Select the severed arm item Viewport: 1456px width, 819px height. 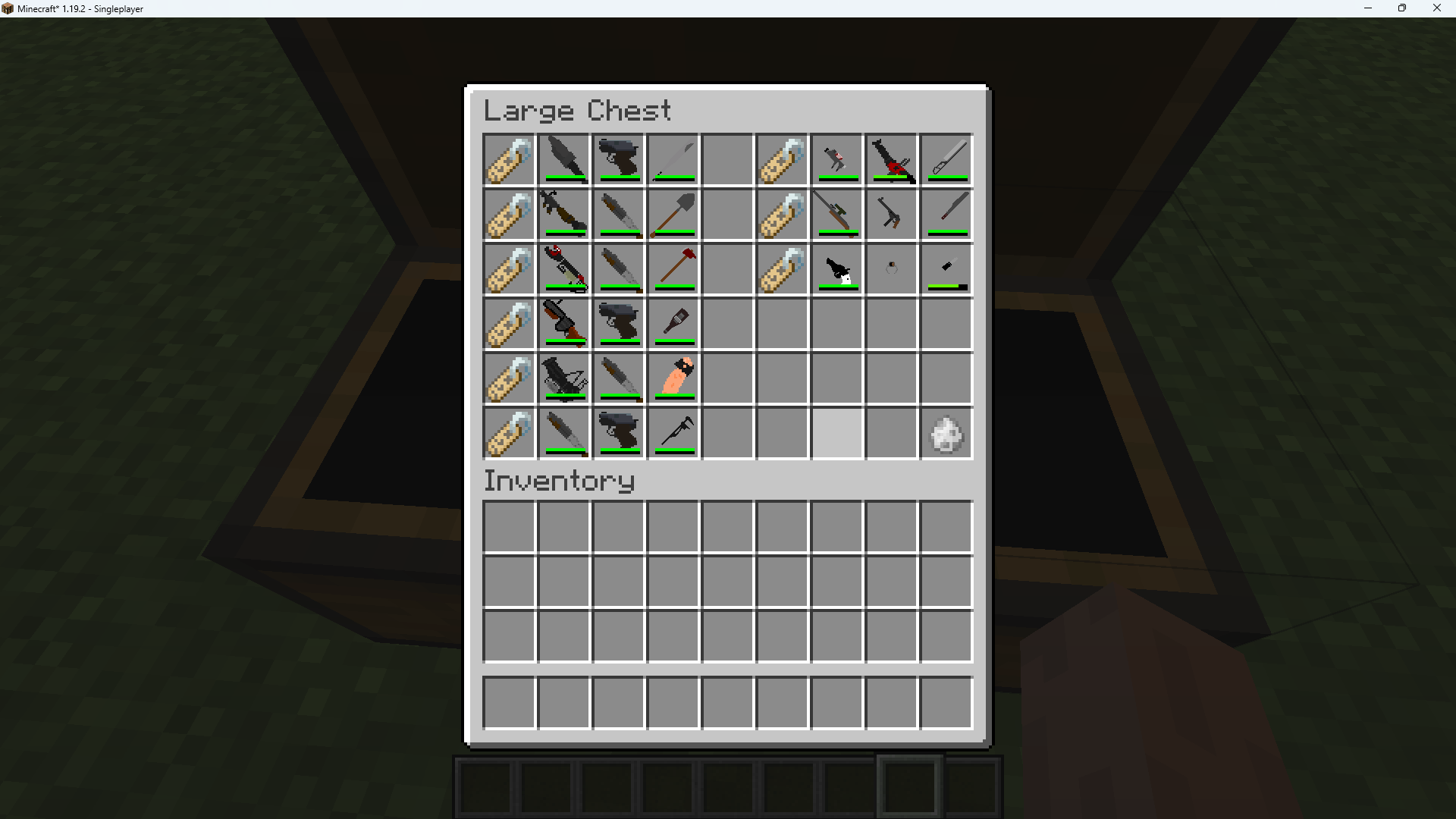pyautogui.click(x=673, y=378)
